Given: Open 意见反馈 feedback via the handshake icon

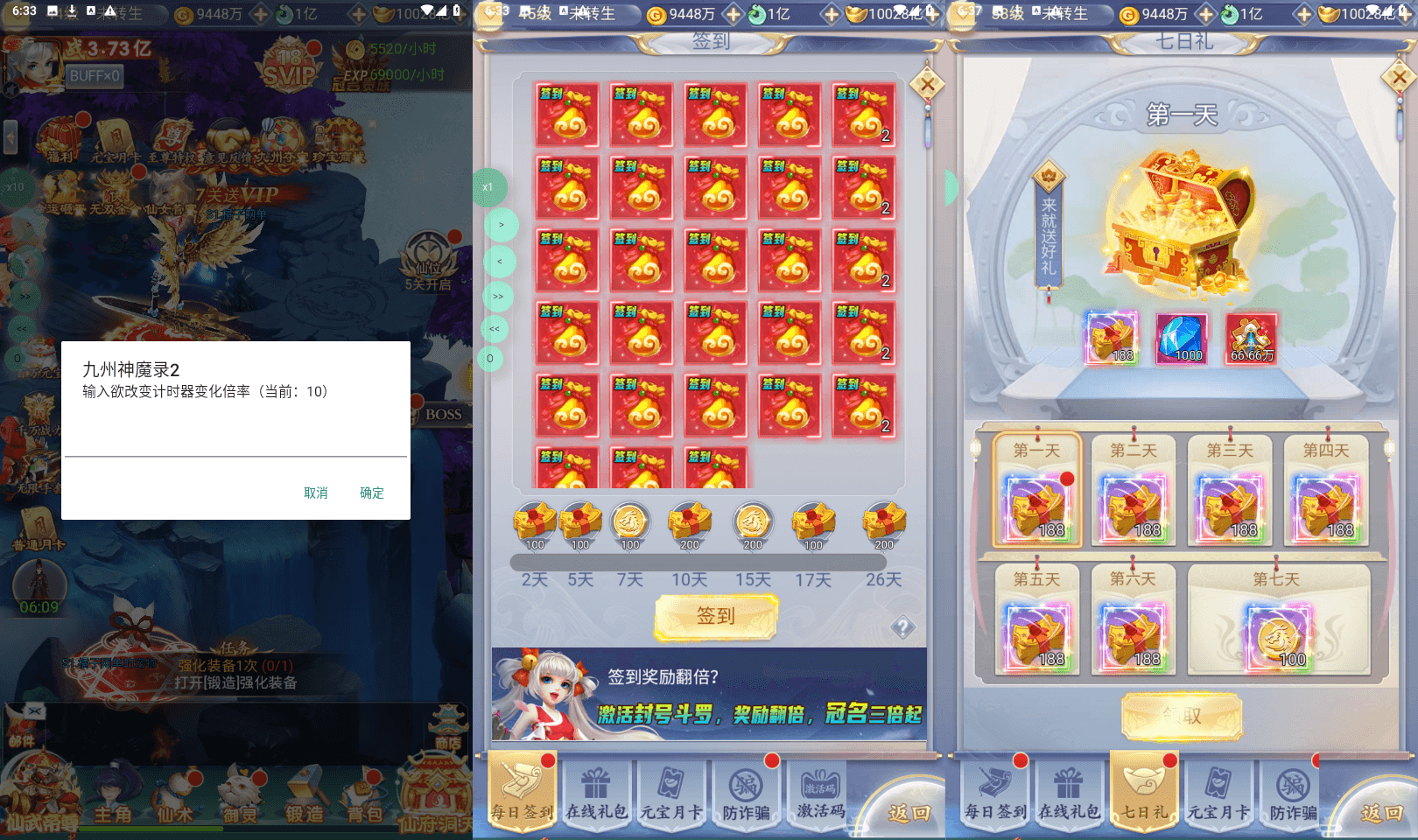Looking at the screenshot, I should pos(228,136).
